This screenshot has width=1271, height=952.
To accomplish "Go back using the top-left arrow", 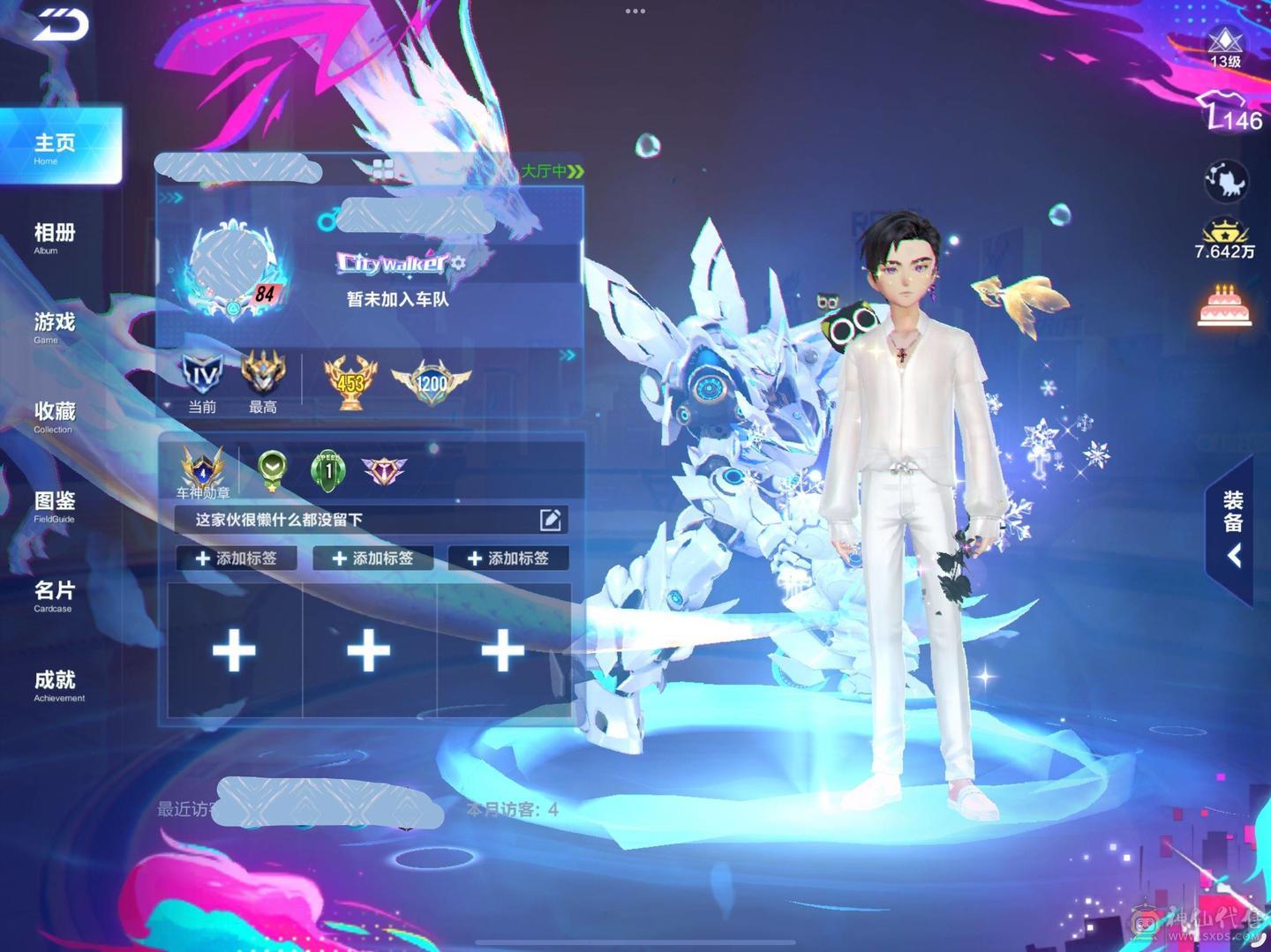I will click(60, 25).
